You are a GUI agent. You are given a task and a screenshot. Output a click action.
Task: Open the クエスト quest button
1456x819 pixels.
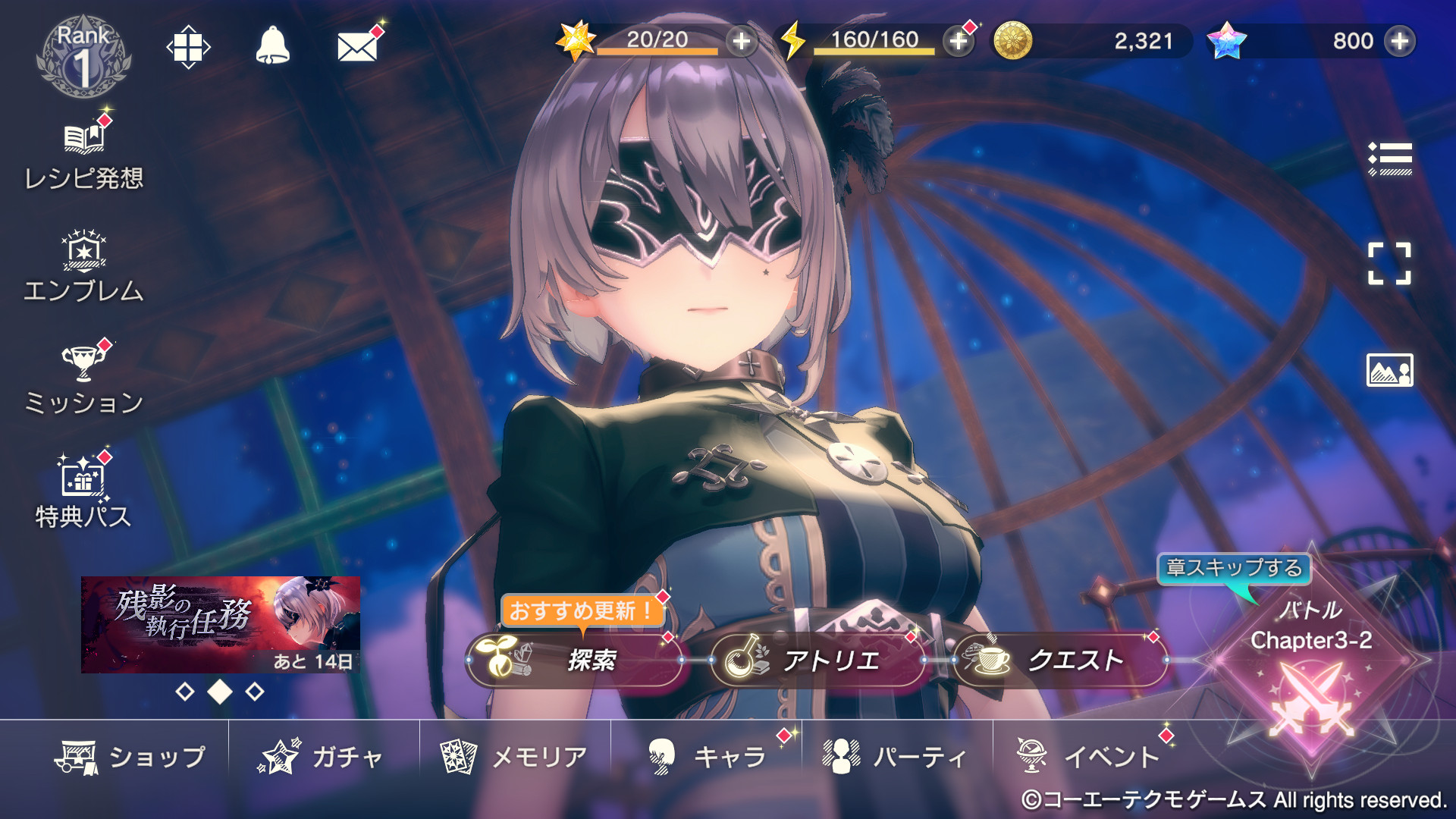pyautogui.click(x=1059, y=661)
